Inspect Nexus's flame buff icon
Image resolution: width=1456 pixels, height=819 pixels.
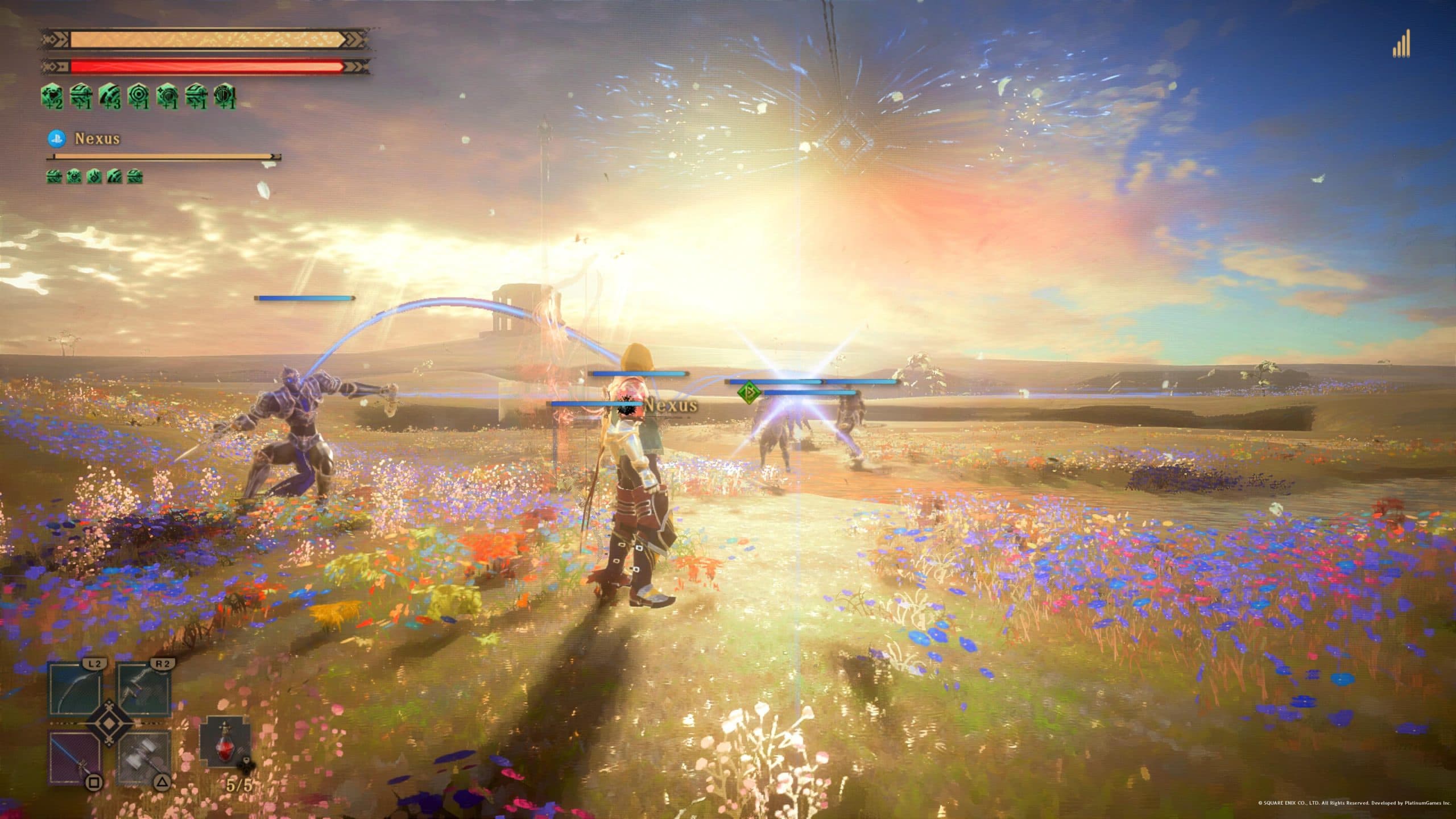(94, 176)
